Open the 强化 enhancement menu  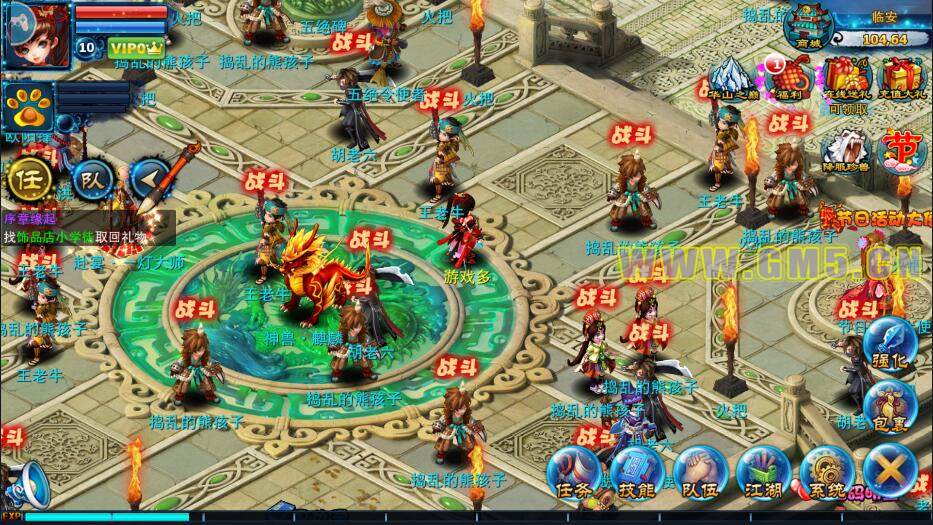[887, 344]
